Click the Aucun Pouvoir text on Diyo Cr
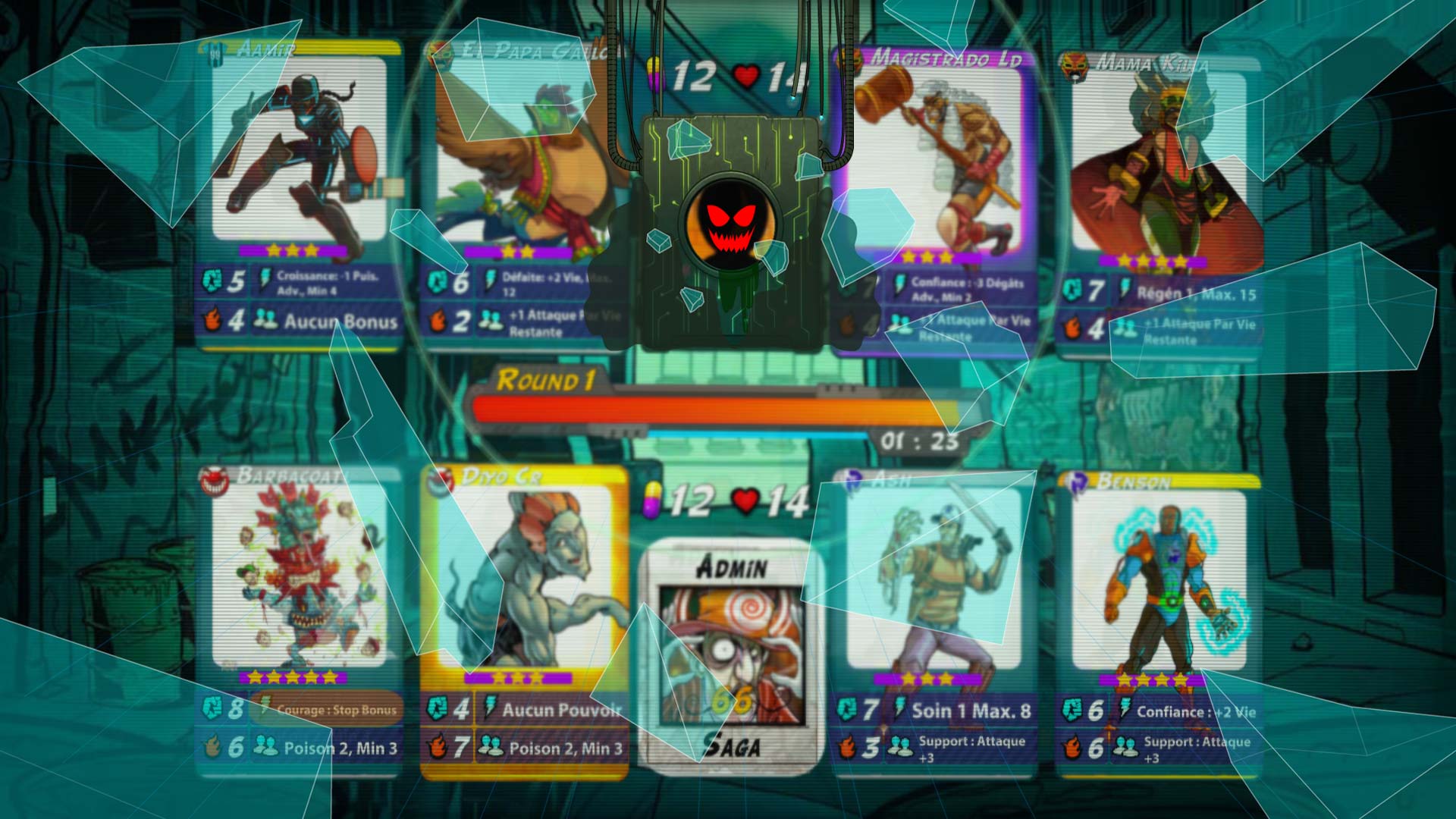 (x=561, y=710)
